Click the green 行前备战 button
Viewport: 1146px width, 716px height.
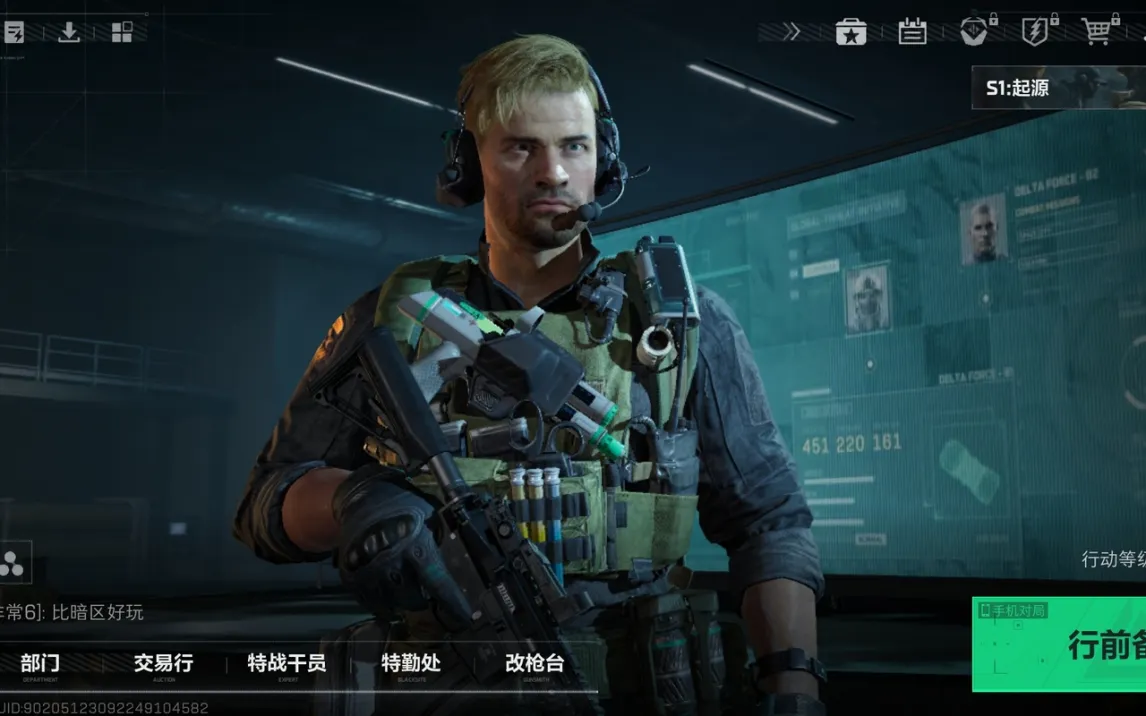[x=1060, y=644]
